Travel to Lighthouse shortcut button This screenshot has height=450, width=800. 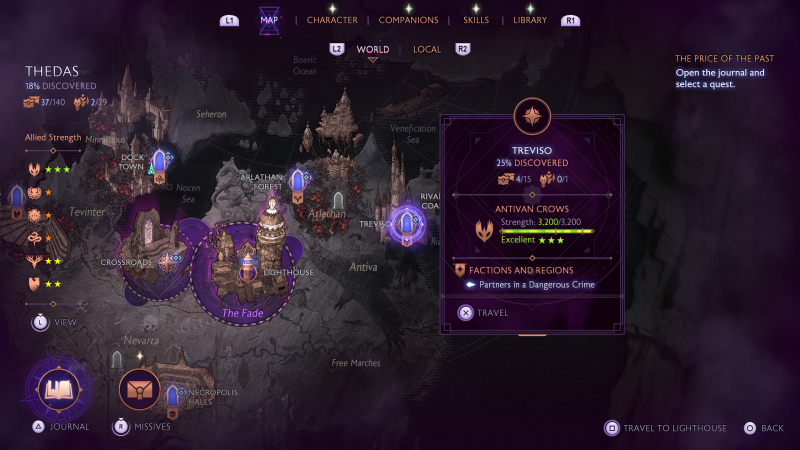[660, 428]
